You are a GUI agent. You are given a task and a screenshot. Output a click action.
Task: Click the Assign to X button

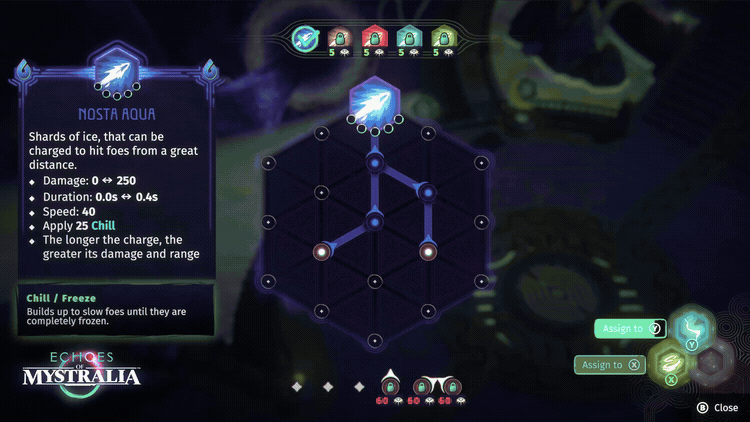(x=609, y=365)
